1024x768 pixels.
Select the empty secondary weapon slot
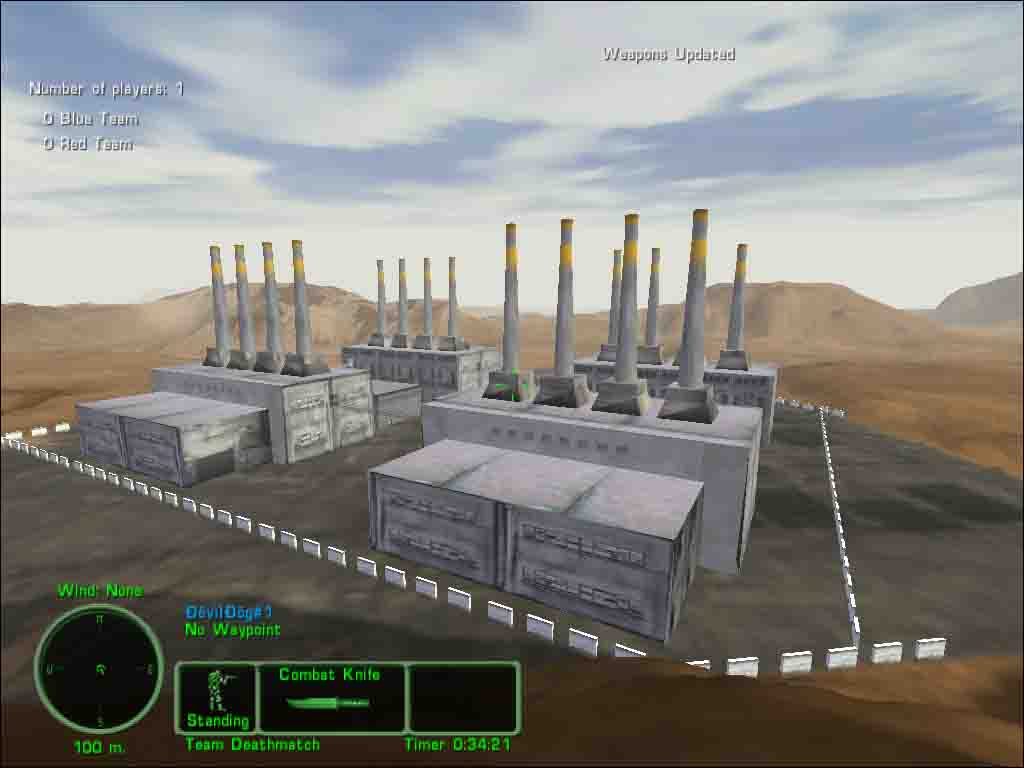[464, 697]
